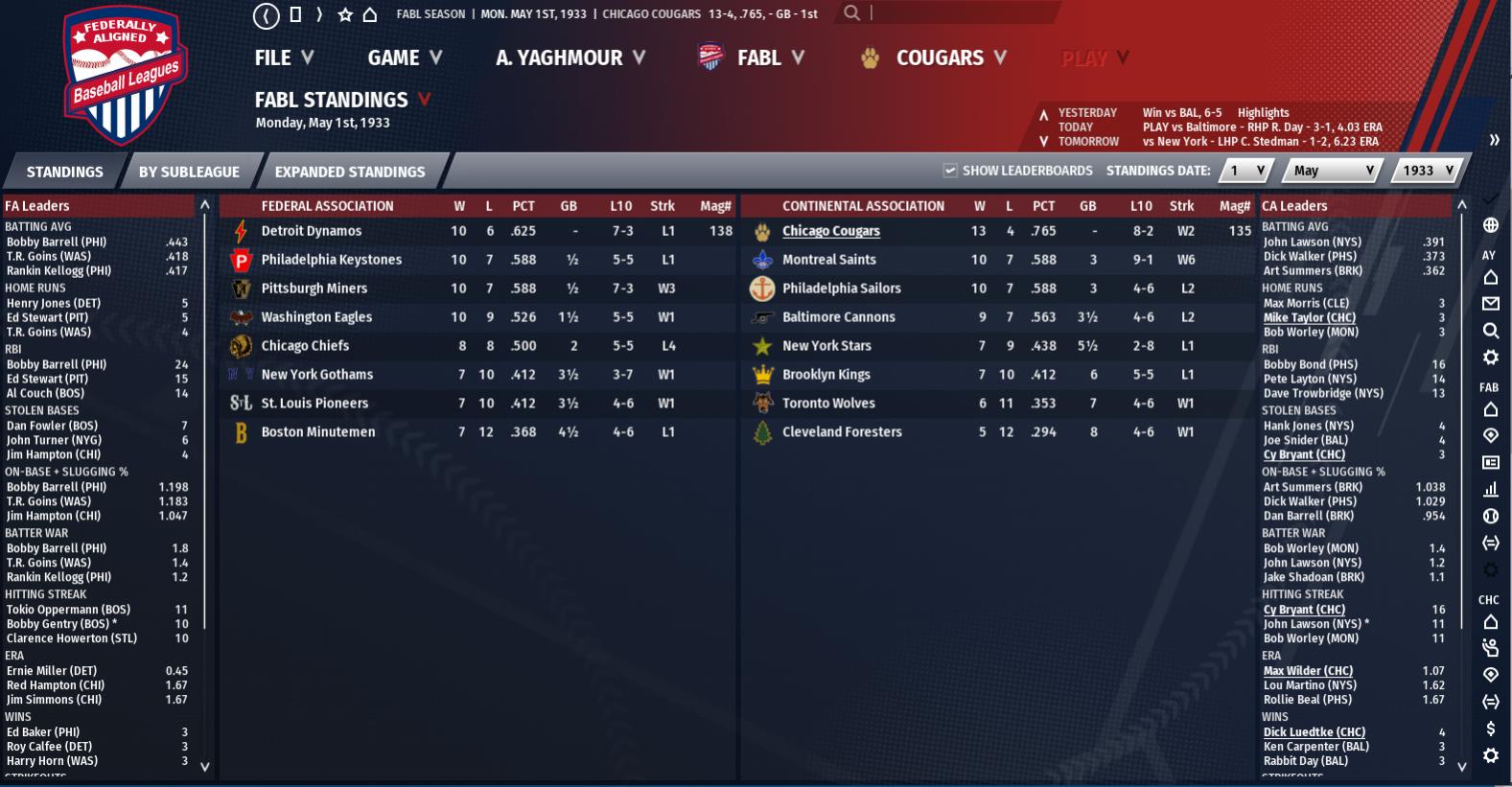The image size is (1512, 787).
Task: Click the home icon in top bar
Action: [370, 14]
